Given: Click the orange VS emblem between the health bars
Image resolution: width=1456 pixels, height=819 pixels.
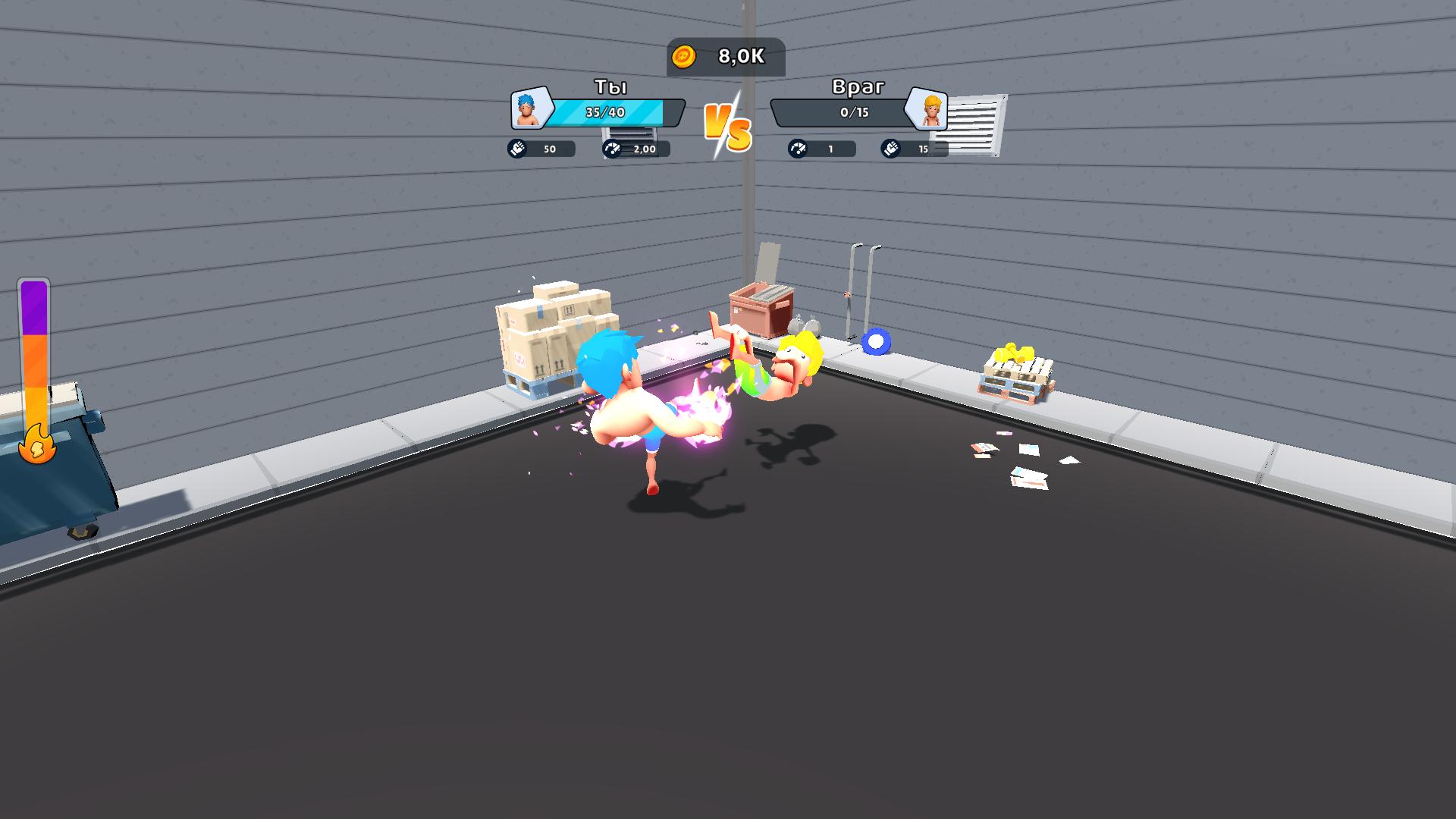Looking at the screenshot, I should coord(726,125).
